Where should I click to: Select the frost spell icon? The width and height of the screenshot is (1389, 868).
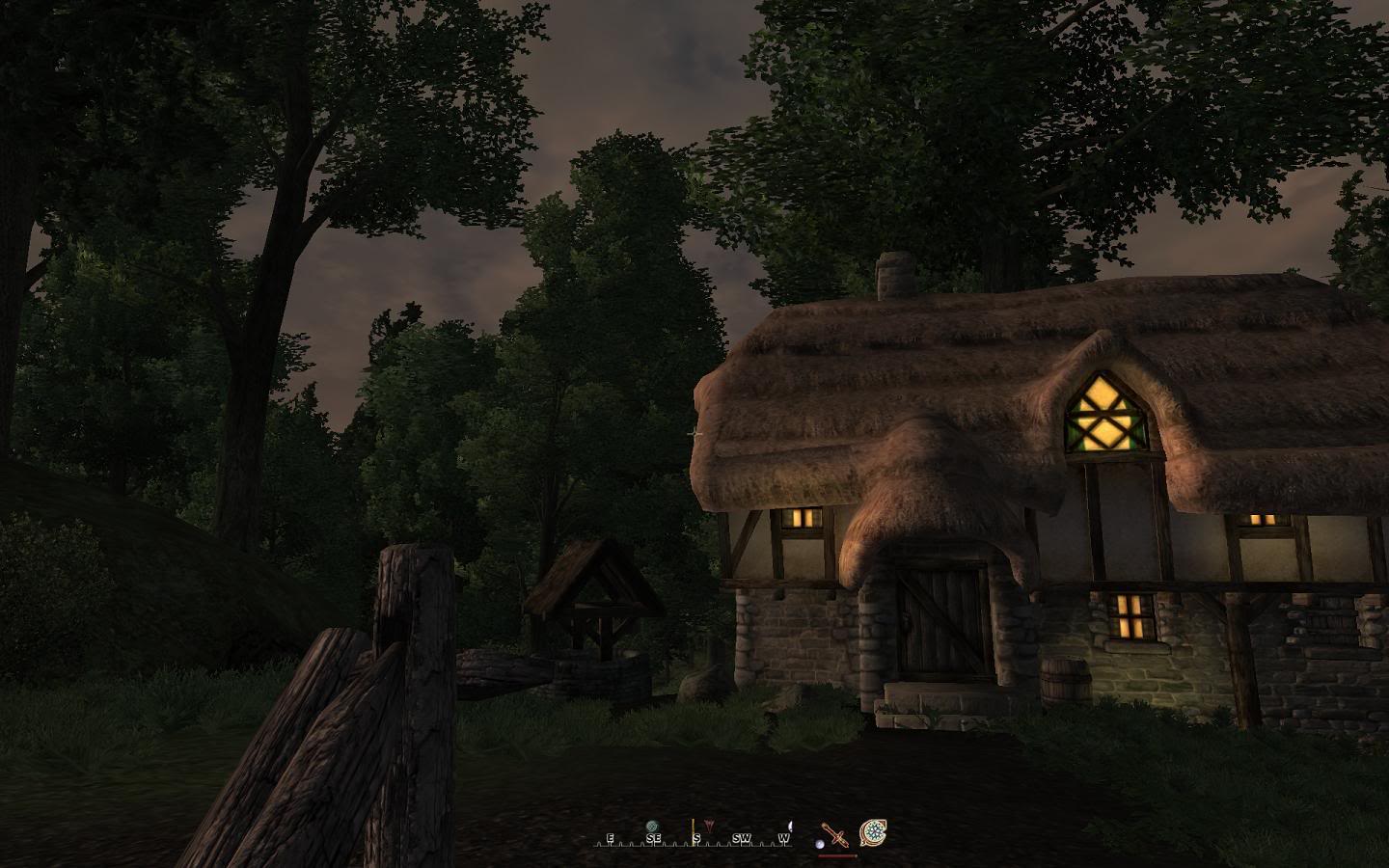pyautogui.click(x=873, y=832)
